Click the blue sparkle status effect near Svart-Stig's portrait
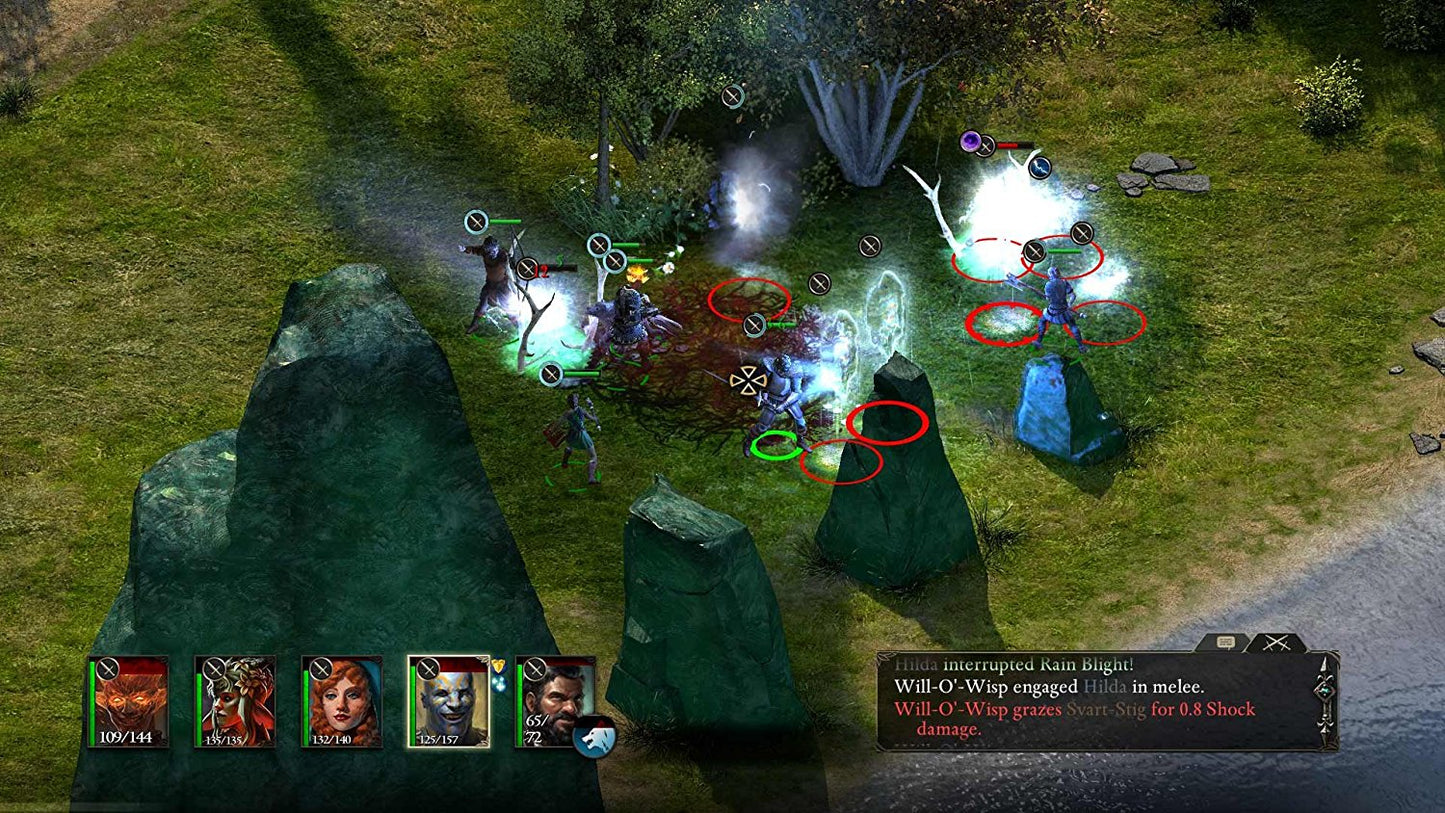The image size is (1445, 813). (499, 682)
